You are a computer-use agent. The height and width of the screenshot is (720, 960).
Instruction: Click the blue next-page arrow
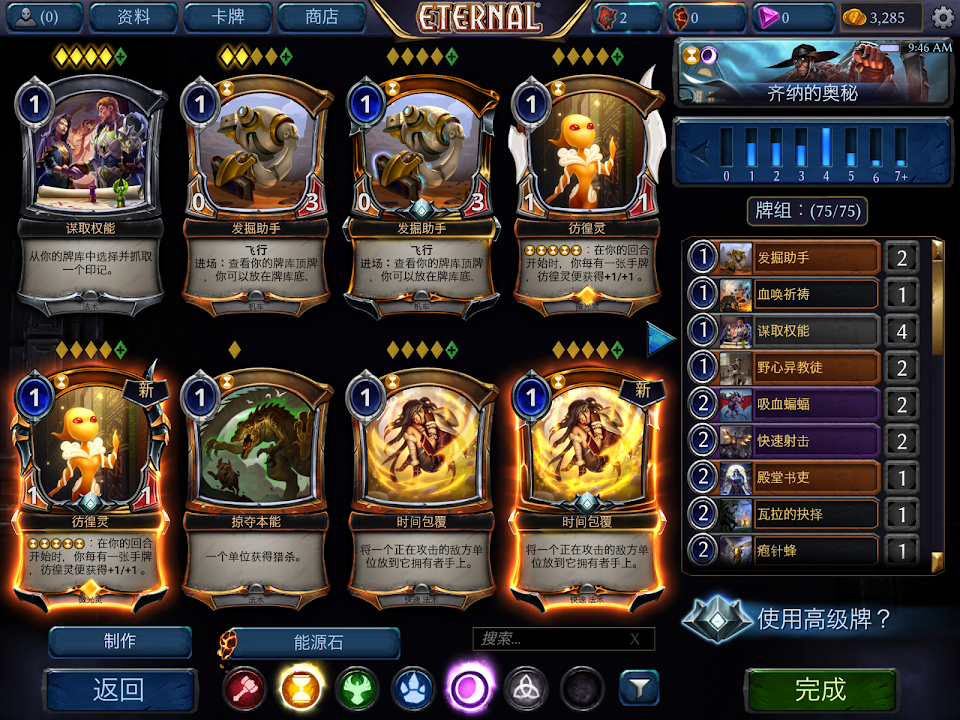pos(661,339)
